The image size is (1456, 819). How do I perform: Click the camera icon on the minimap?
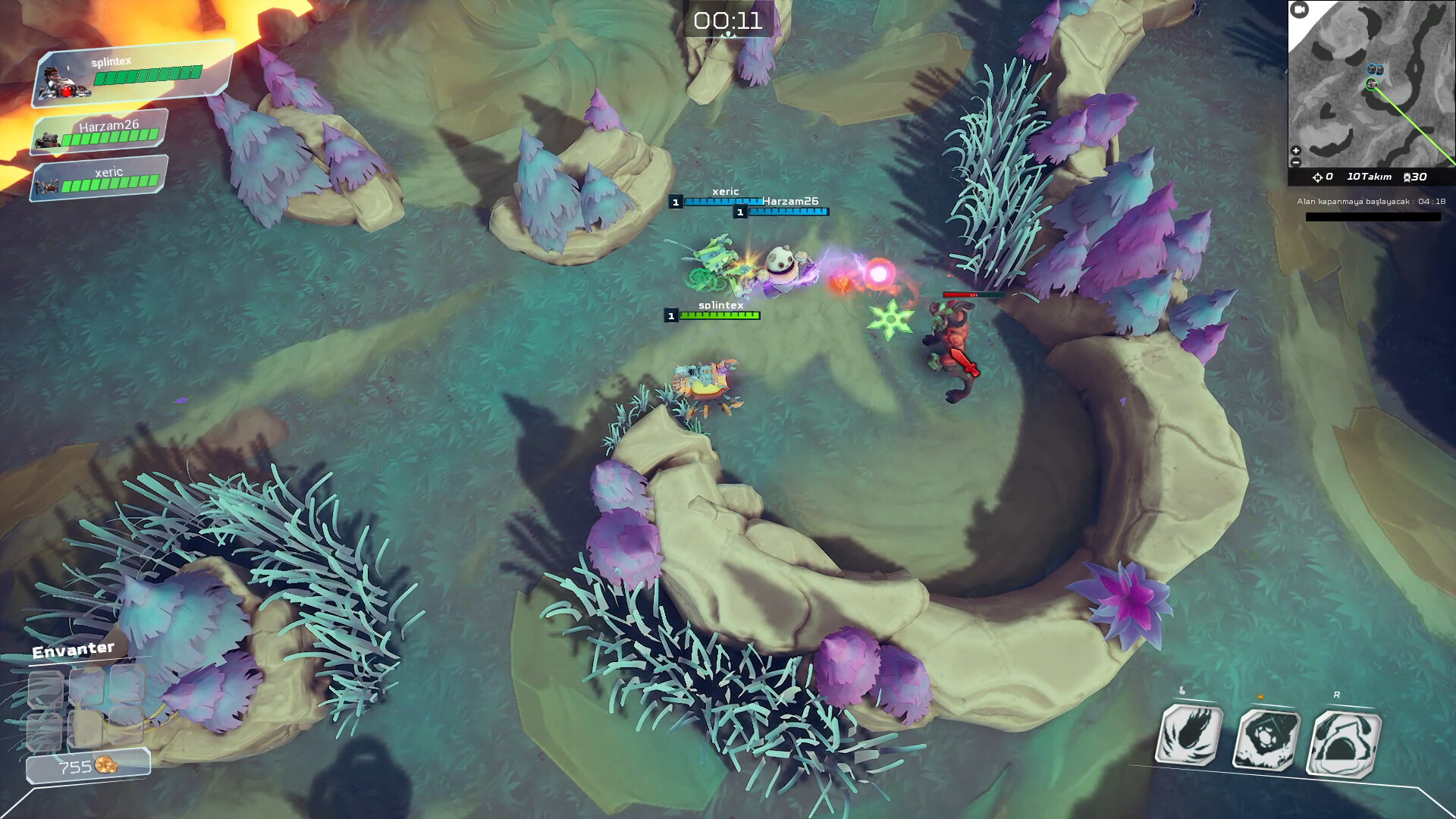pos(1299,9)
